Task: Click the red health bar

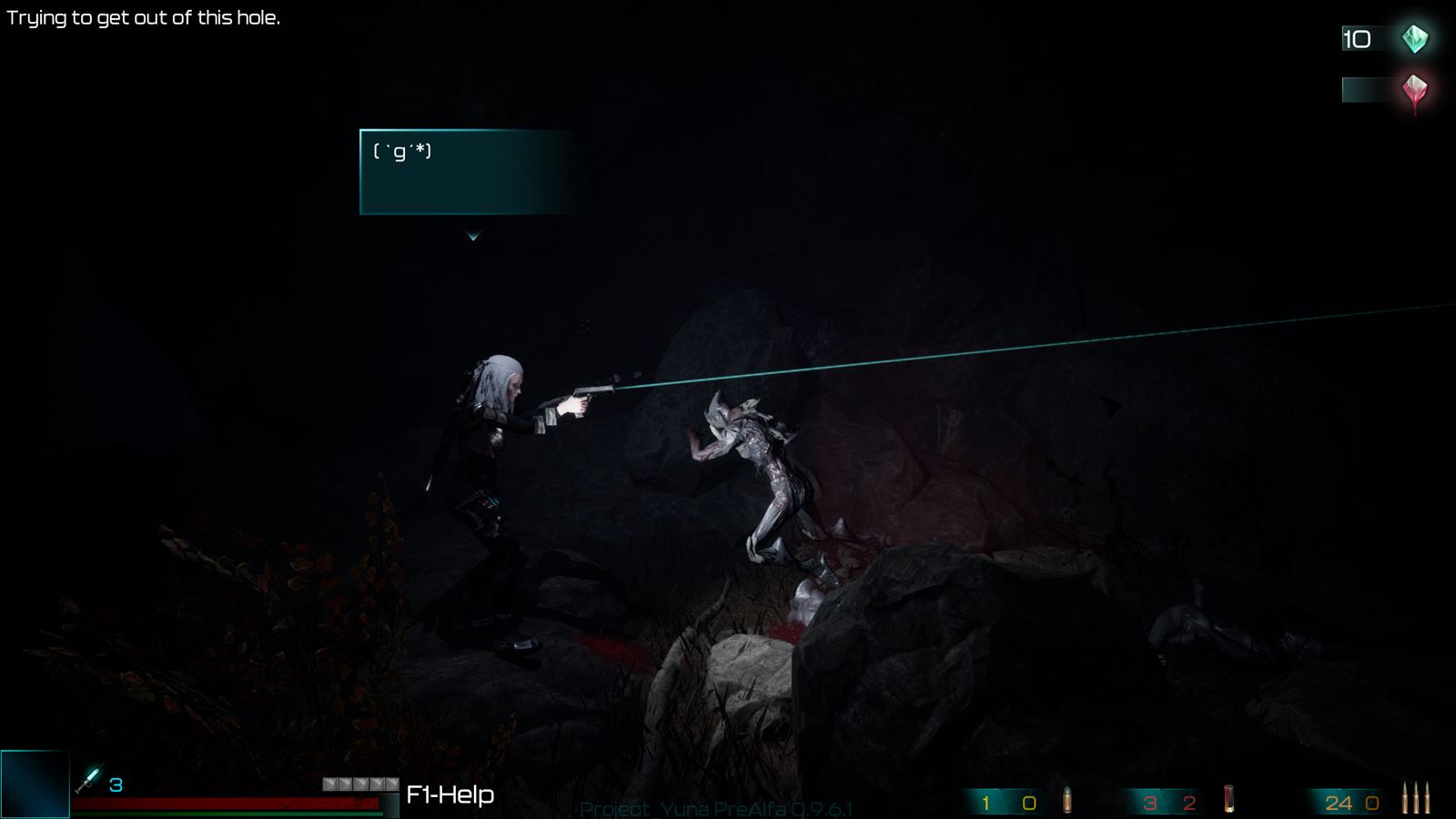Action: pyautogui.click(x=227, y=804)
